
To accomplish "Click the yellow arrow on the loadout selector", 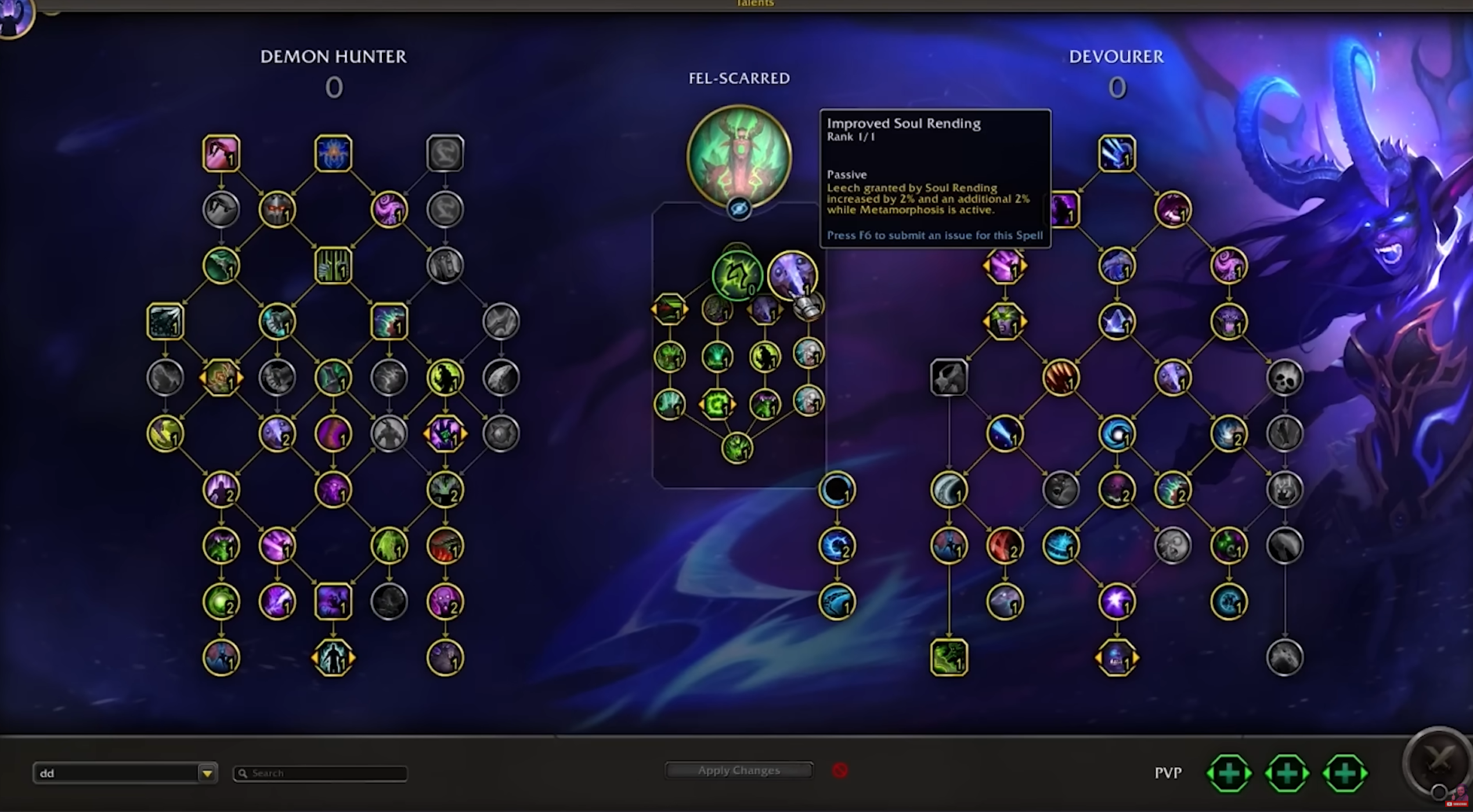I will 207,773.
